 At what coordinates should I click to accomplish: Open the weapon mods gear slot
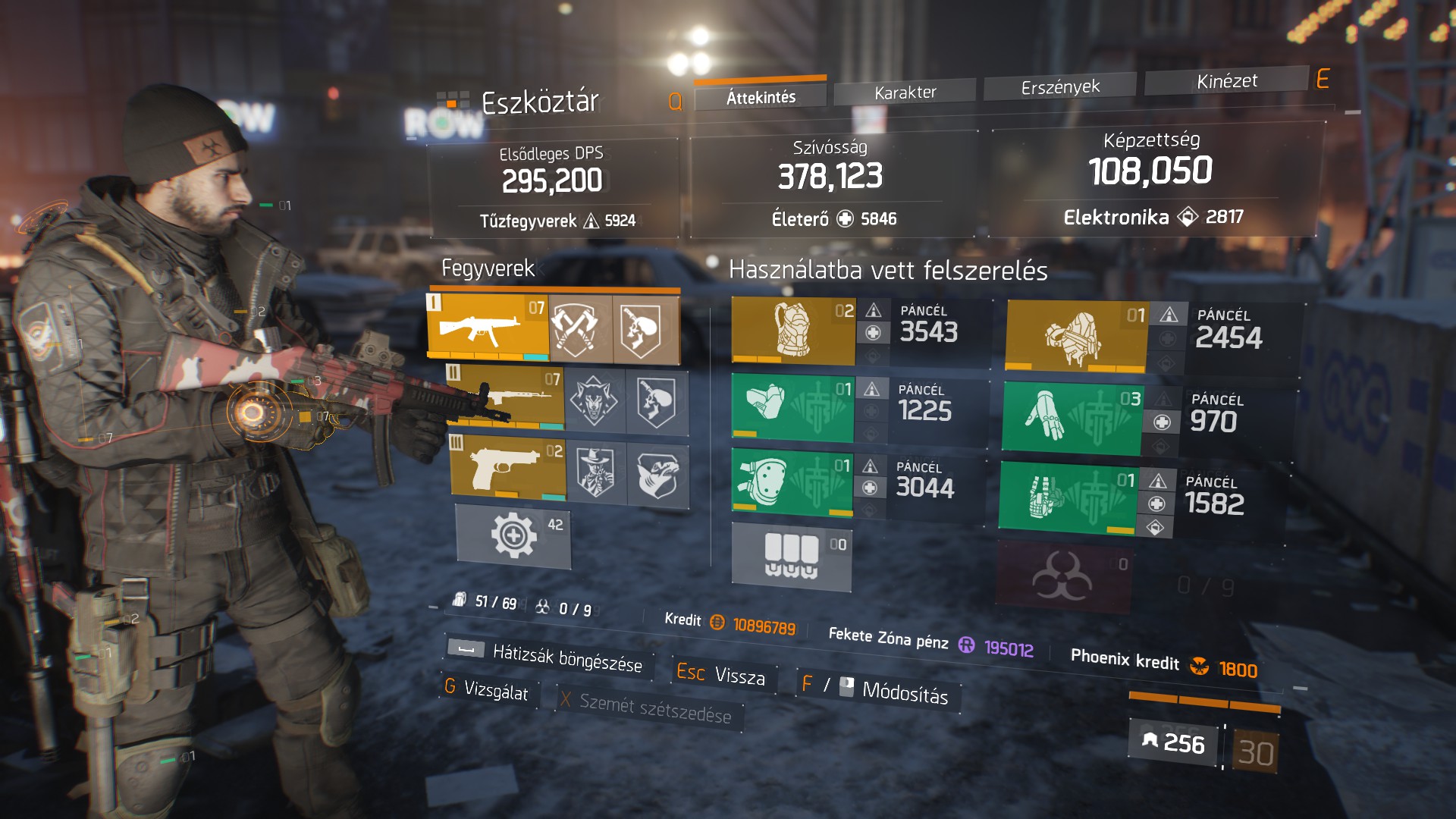coord(513,536)
